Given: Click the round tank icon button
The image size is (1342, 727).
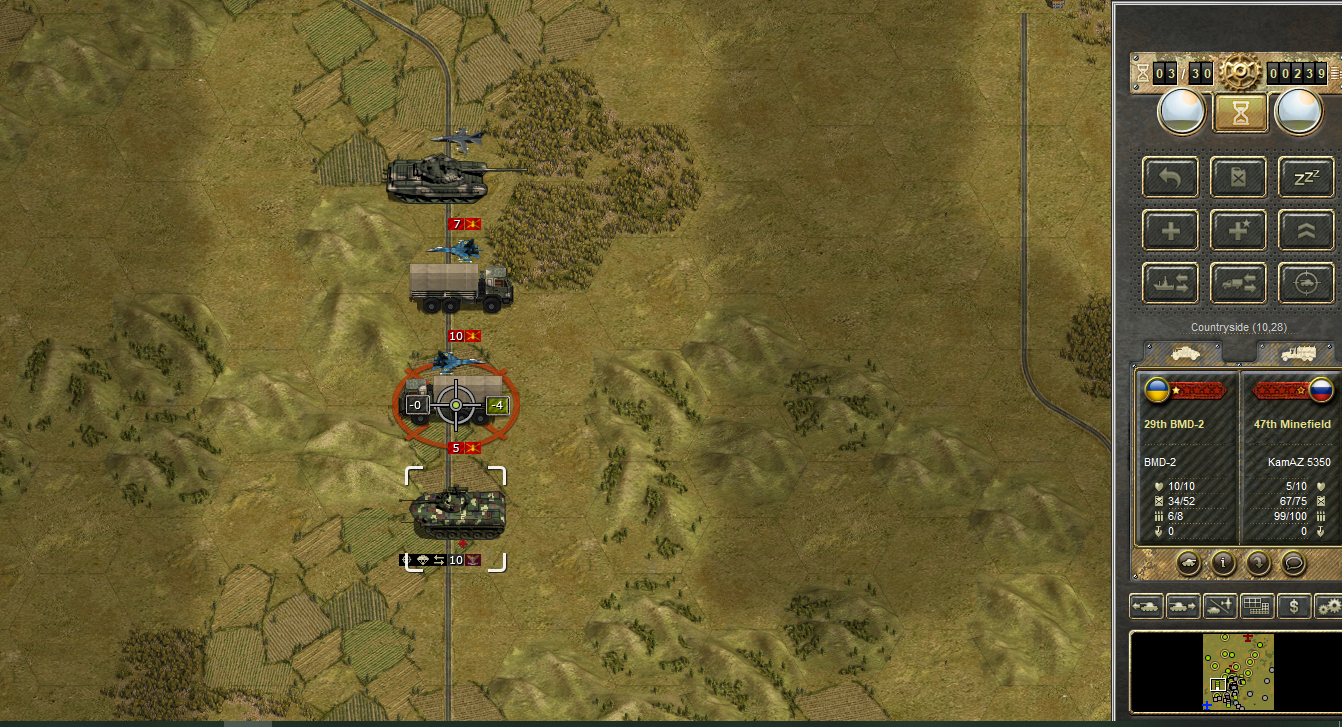Looking at the screenshot, I should coord(1189,563).
